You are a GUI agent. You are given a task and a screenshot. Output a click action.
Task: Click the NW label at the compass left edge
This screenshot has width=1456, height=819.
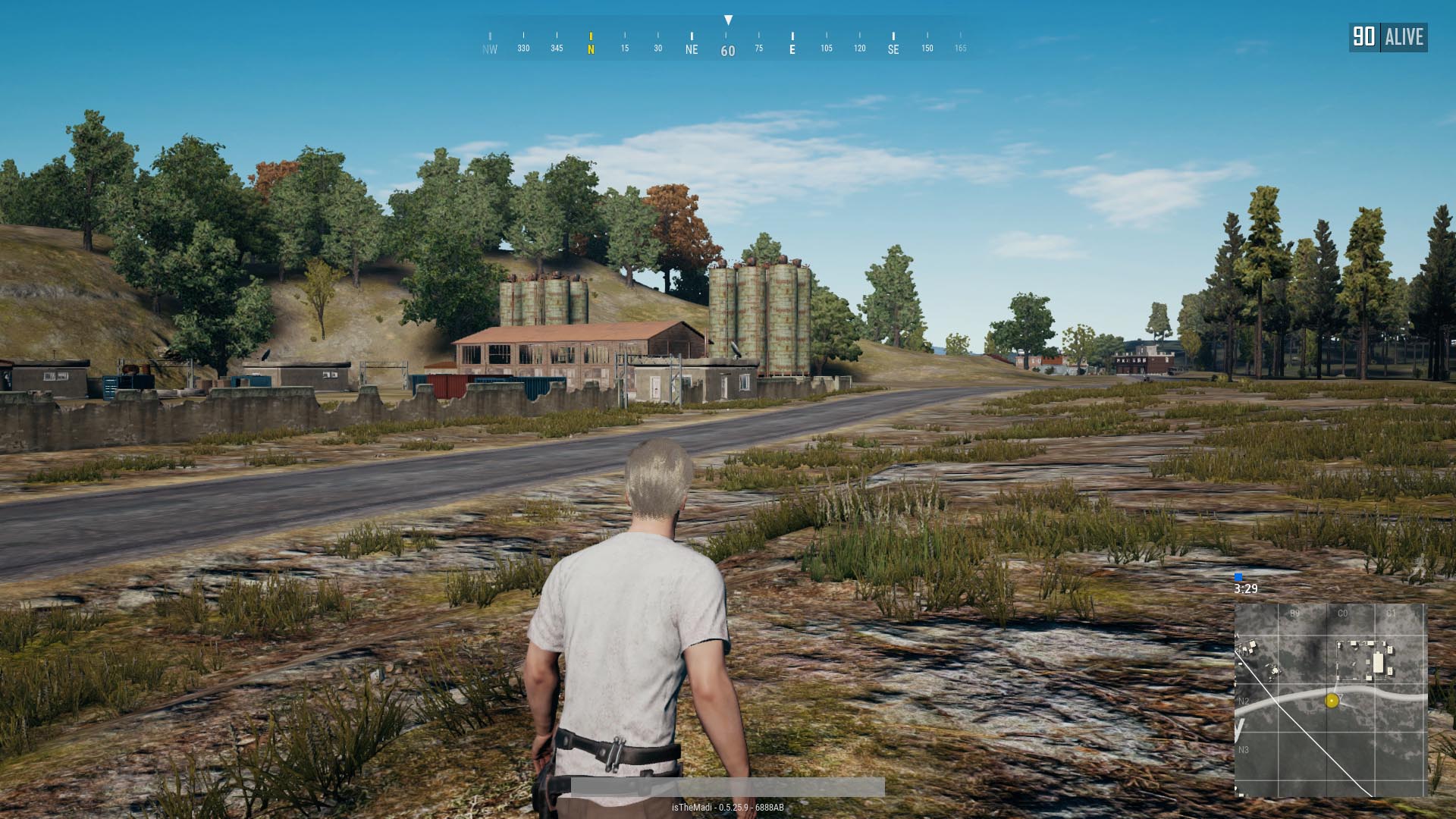point(488,49)
